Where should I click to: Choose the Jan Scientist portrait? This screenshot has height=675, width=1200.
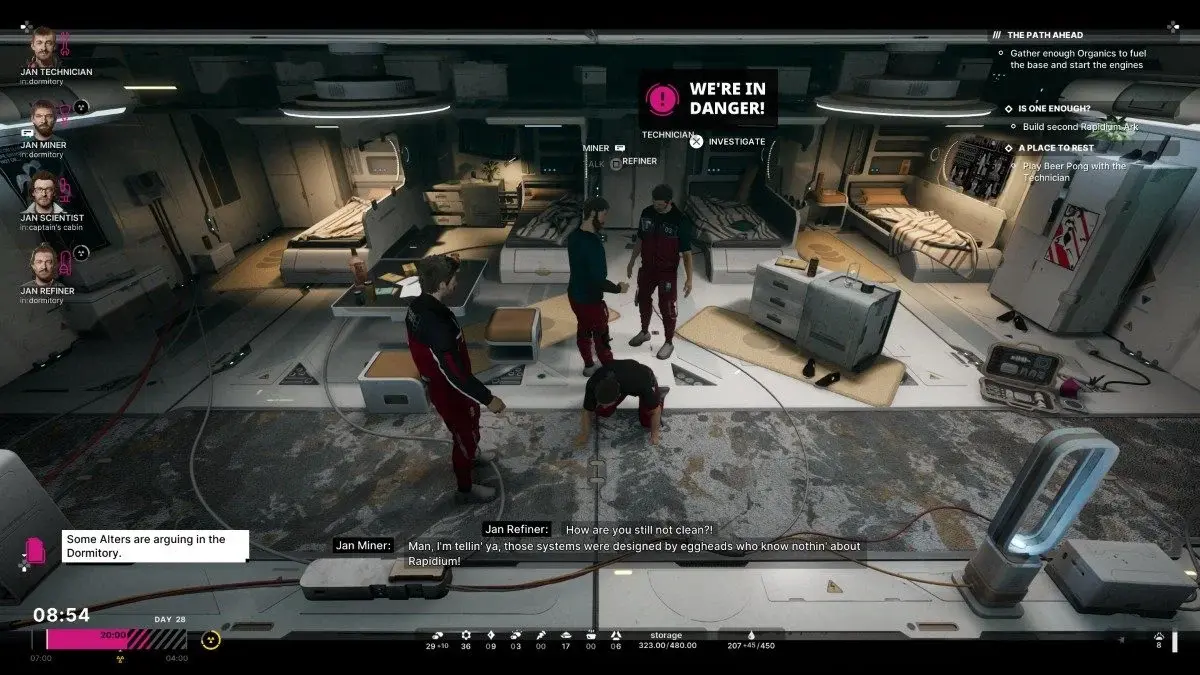[x=42, y=191]
